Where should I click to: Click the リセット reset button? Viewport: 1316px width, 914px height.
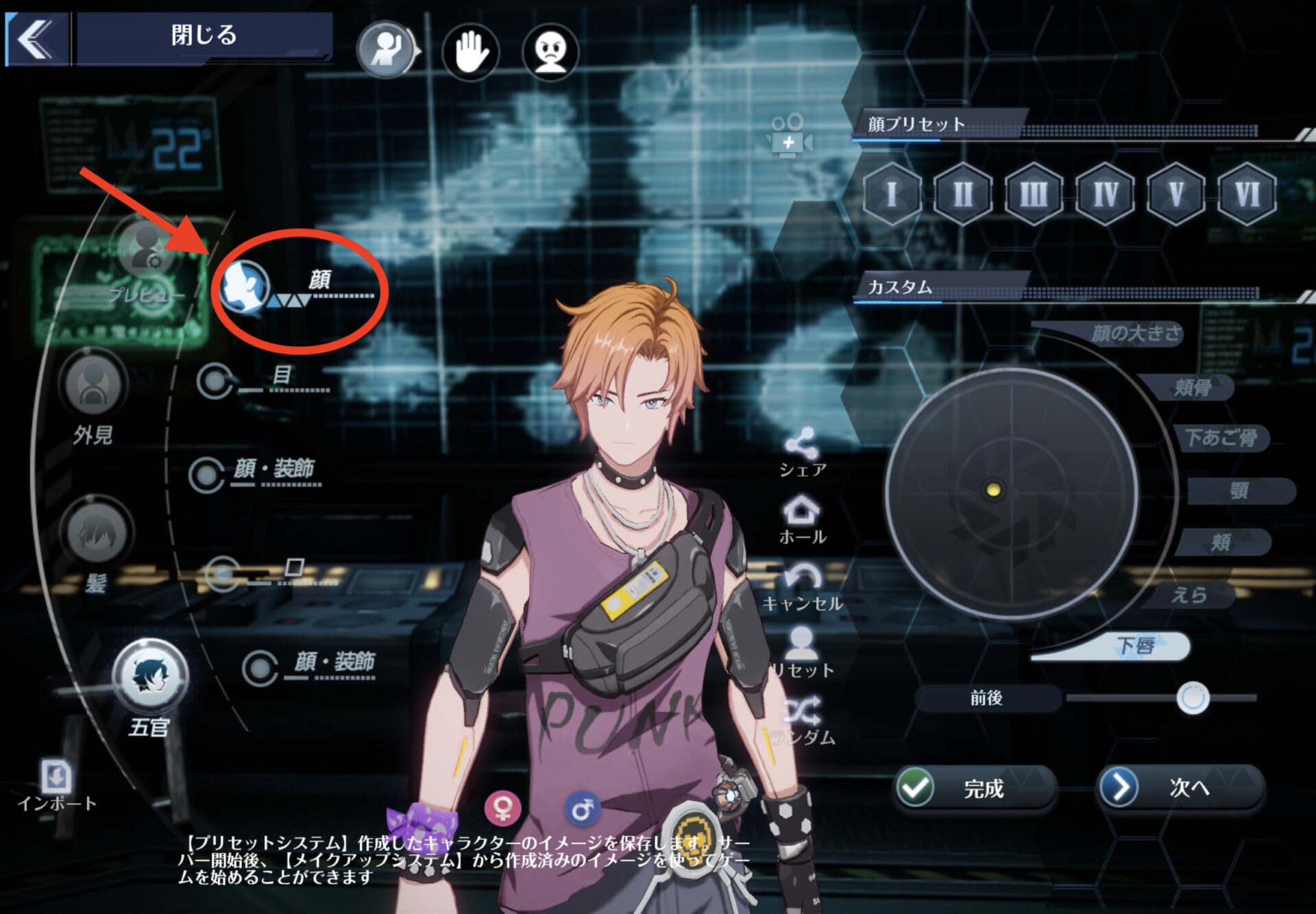(x=802, y=652)
